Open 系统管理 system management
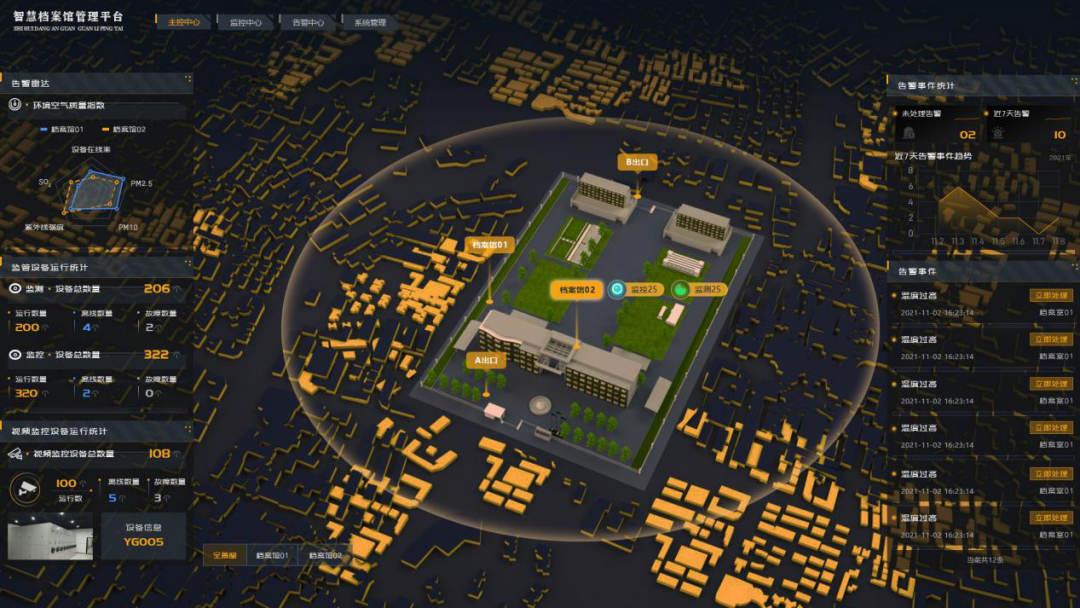Viewport: 1080px width, 608px height. [x=369, y=22]
